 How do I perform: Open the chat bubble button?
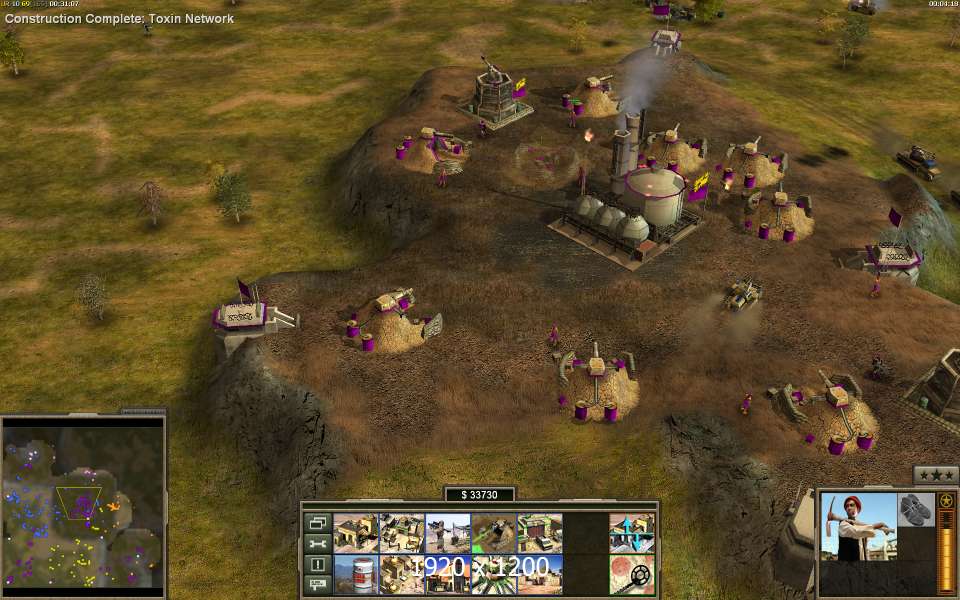(318, 584)
